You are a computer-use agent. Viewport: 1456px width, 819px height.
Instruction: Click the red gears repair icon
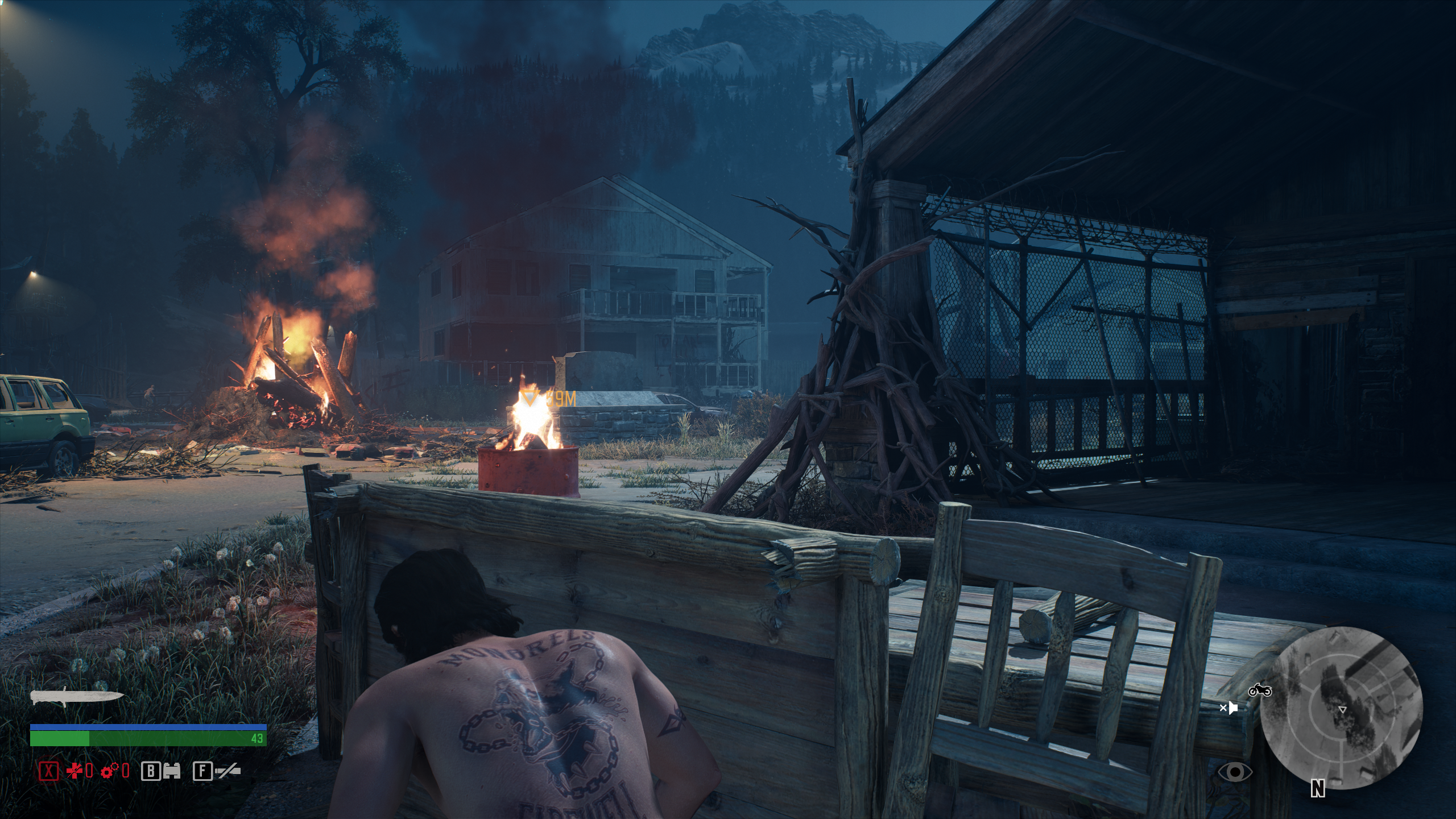tap(108, 771)
